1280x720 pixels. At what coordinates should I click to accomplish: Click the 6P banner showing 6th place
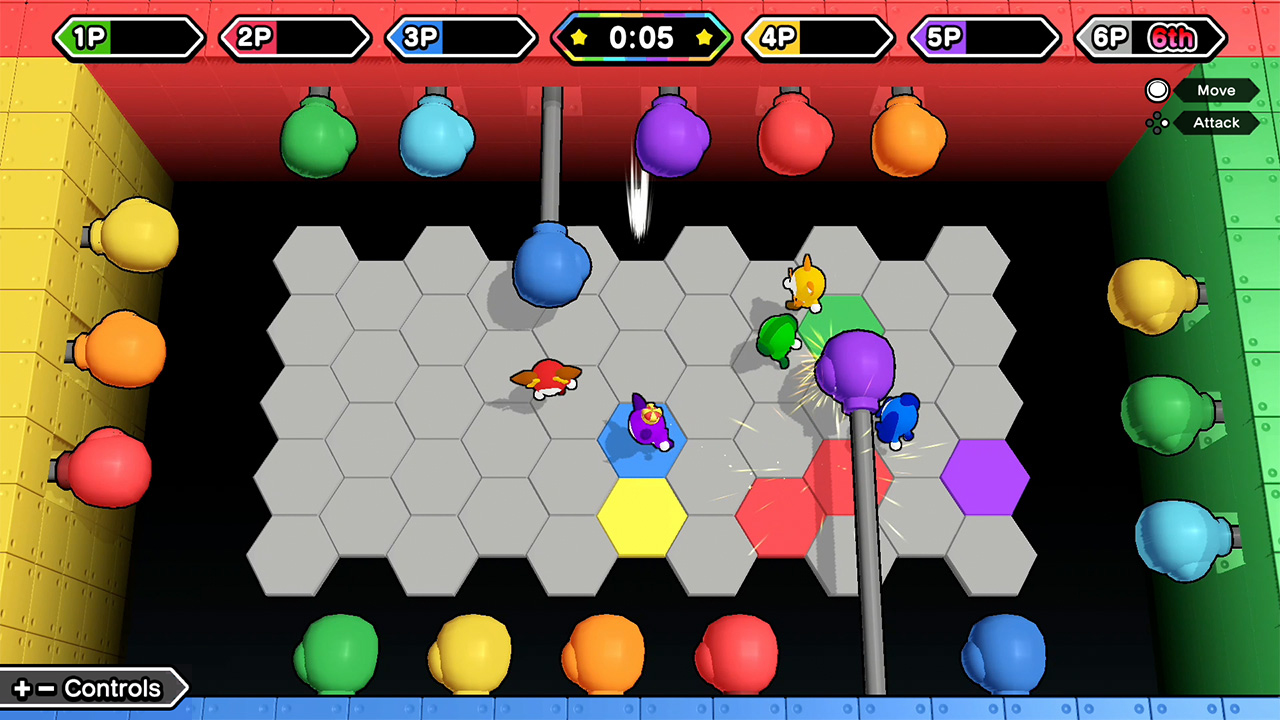coord(1150,38)
